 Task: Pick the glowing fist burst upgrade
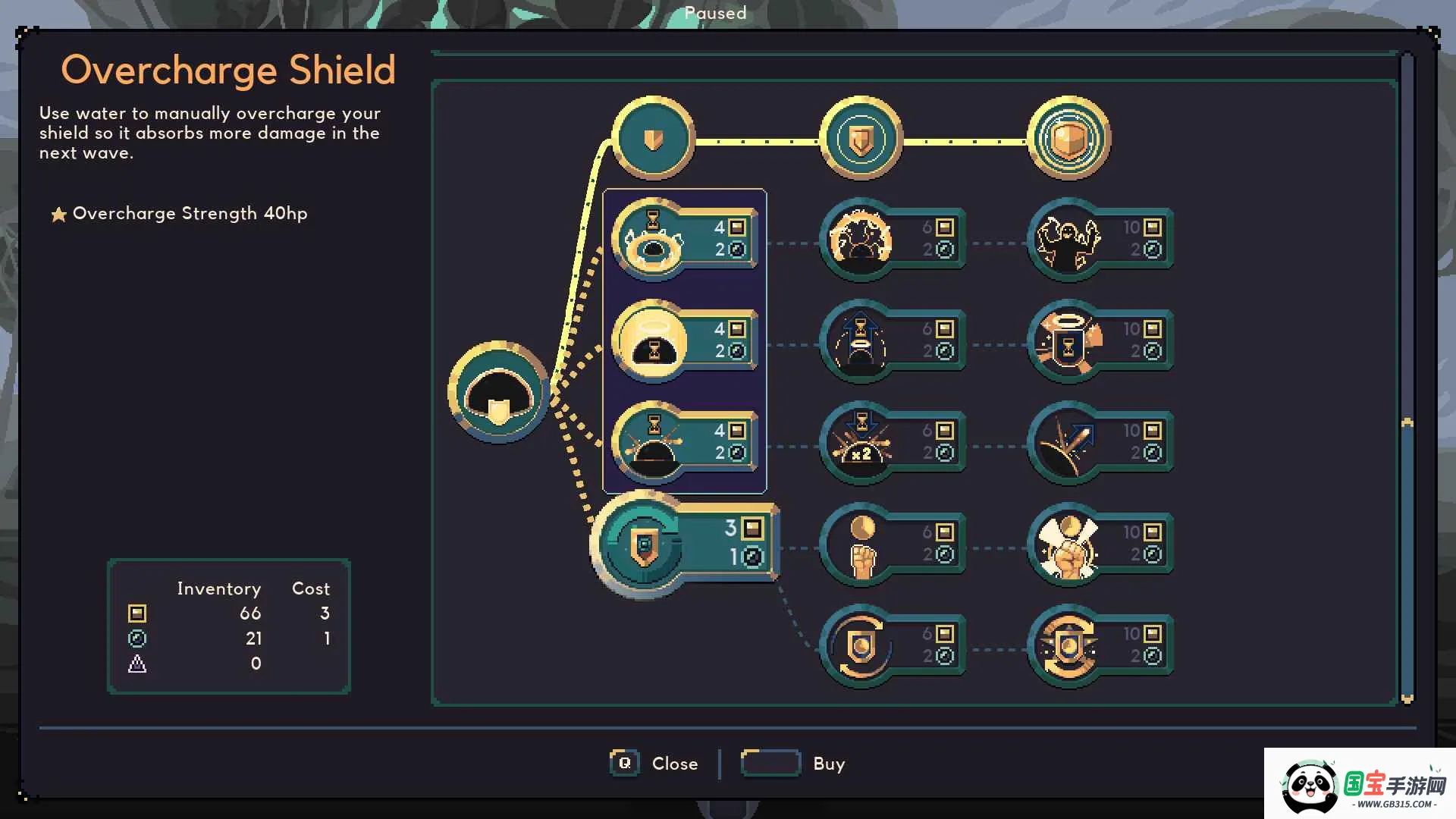pyautogui.click(x=1068, y=544)
